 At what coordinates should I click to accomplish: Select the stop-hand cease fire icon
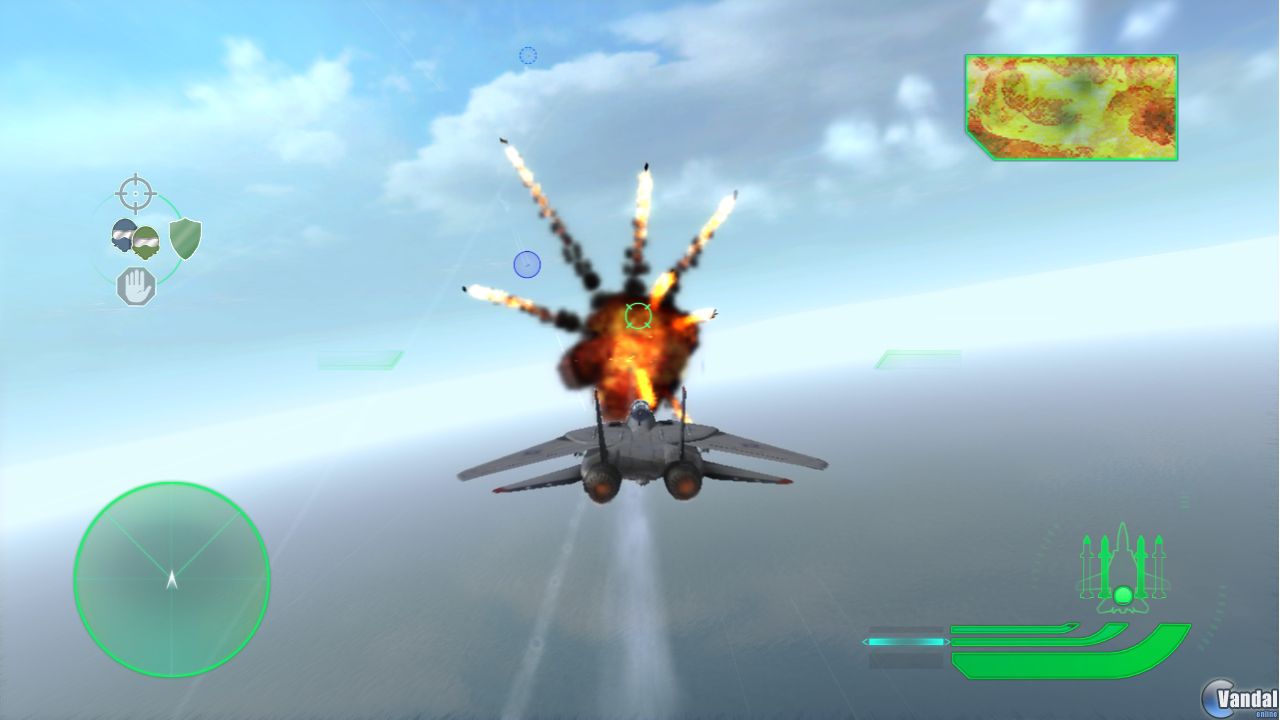(x=135, y=285)
